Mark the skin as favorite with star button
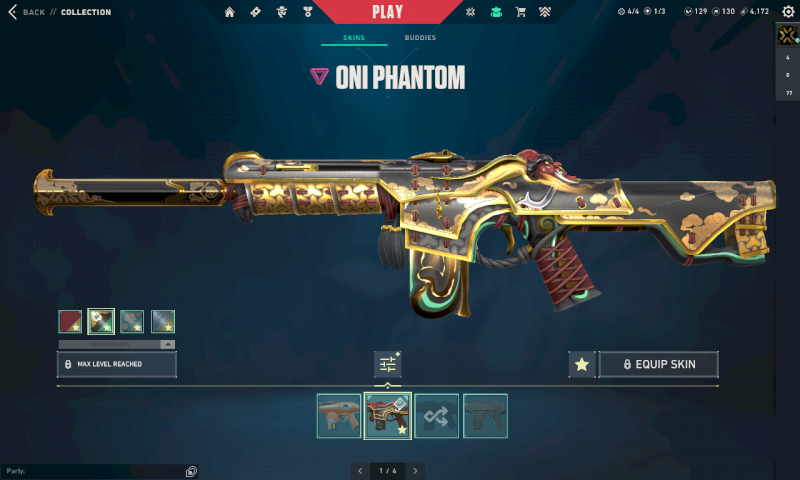 click(581, 364)
